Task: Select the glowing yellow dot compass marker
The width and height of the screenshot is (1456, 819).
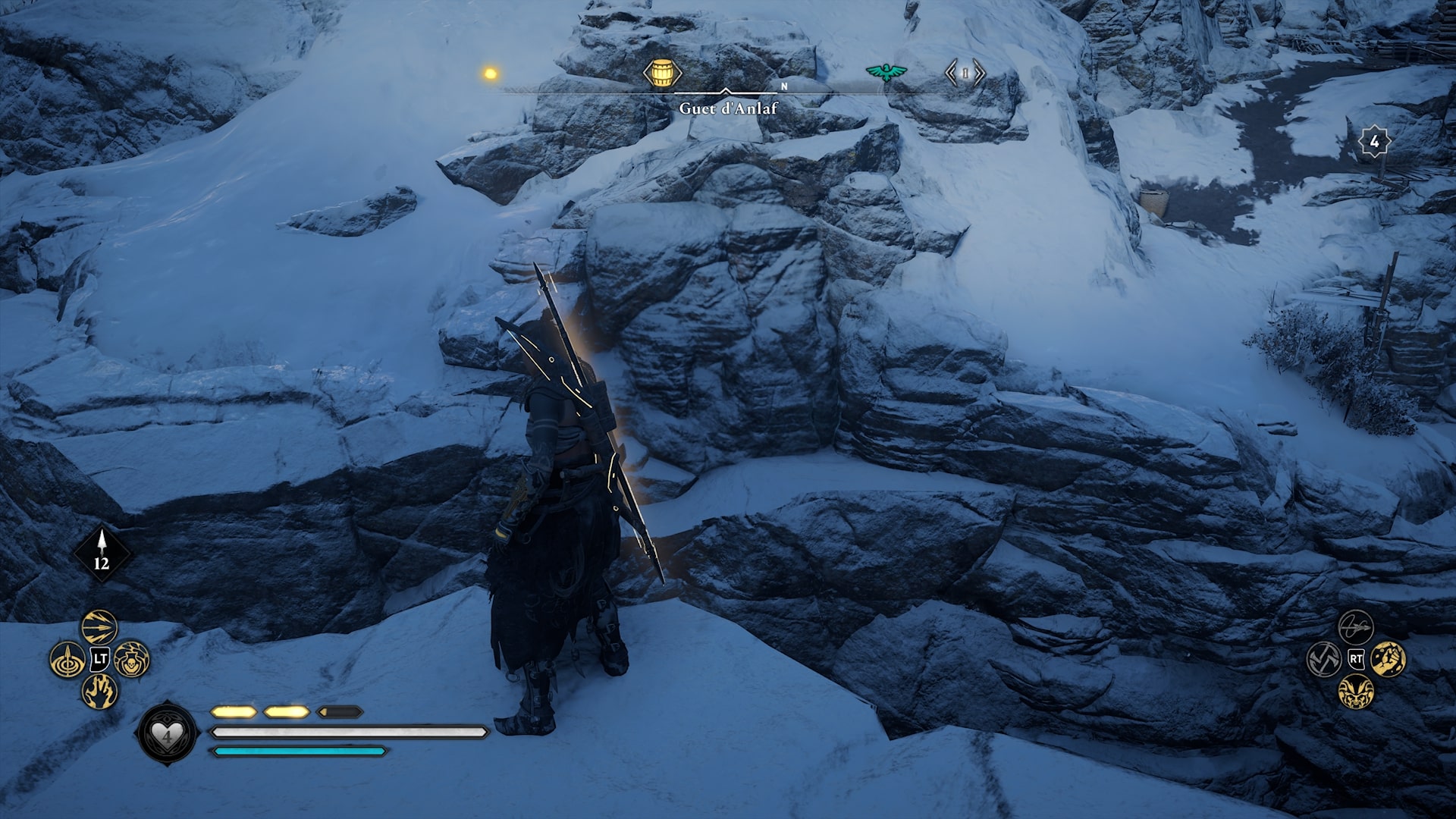Action: click(490, 74)
